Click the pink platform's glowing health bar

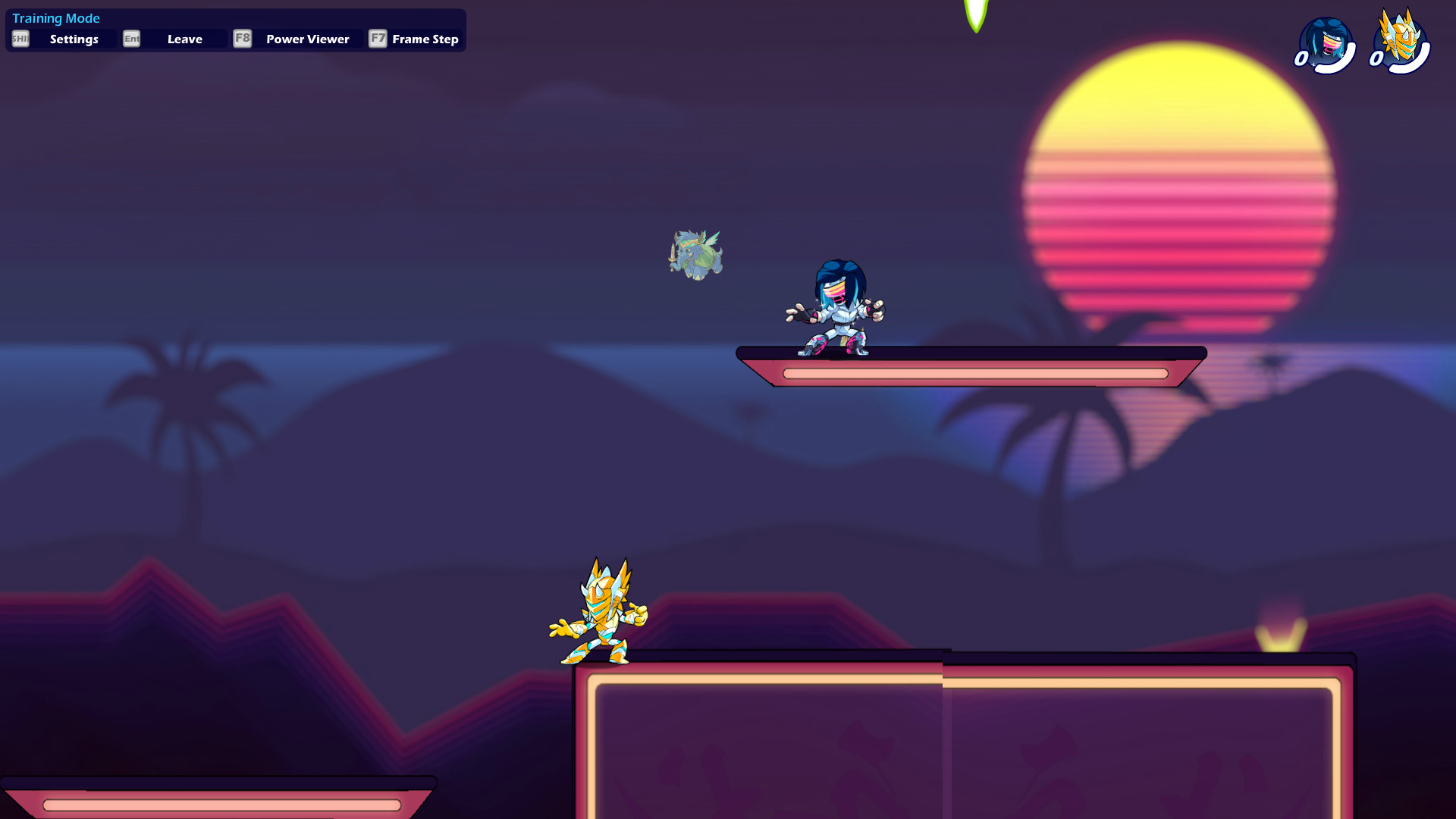pos(973,373)
